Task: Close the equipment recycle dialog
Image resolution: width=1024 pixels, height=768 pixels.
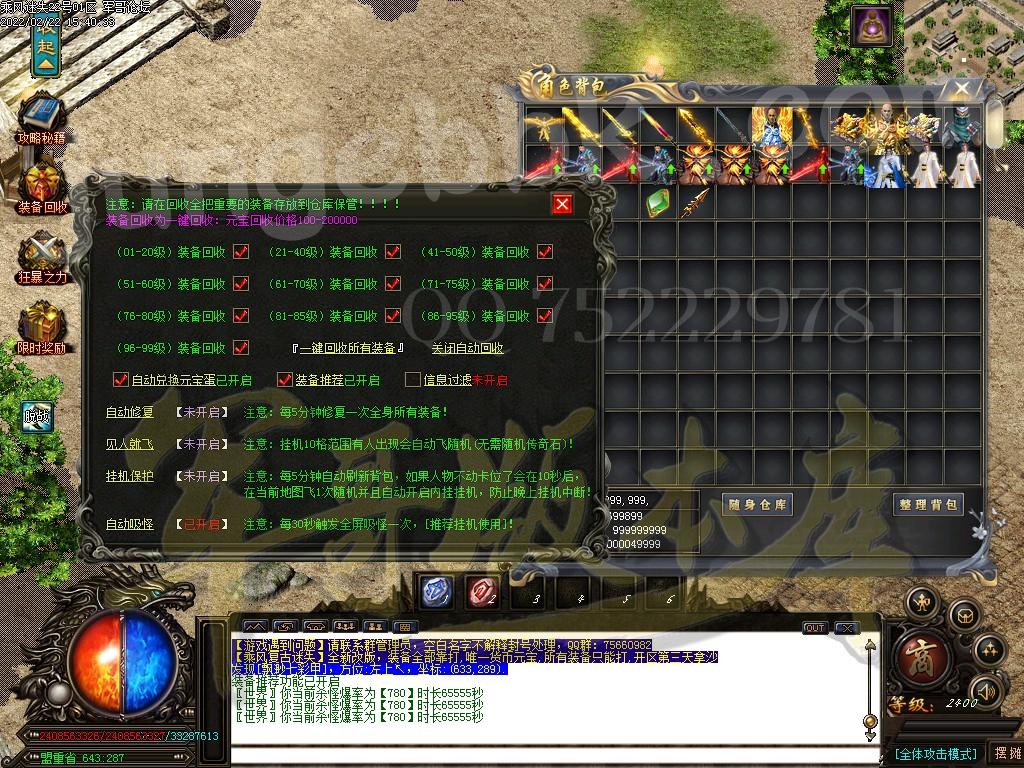Action: pyautogui.click(x=563, y=204)
